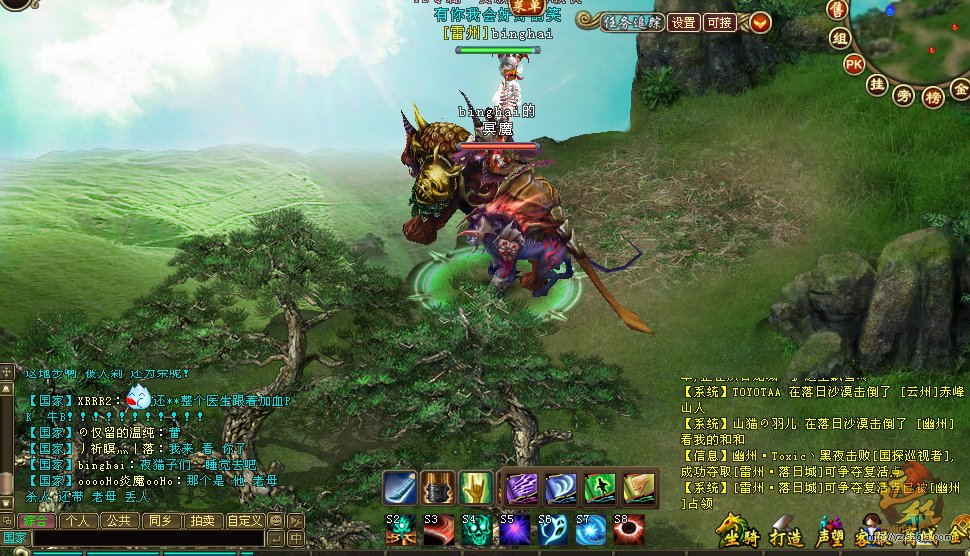Show 可接 available quests
This screenshot has width=970, height=556.
pyautogui.click(x=719, y=22)
